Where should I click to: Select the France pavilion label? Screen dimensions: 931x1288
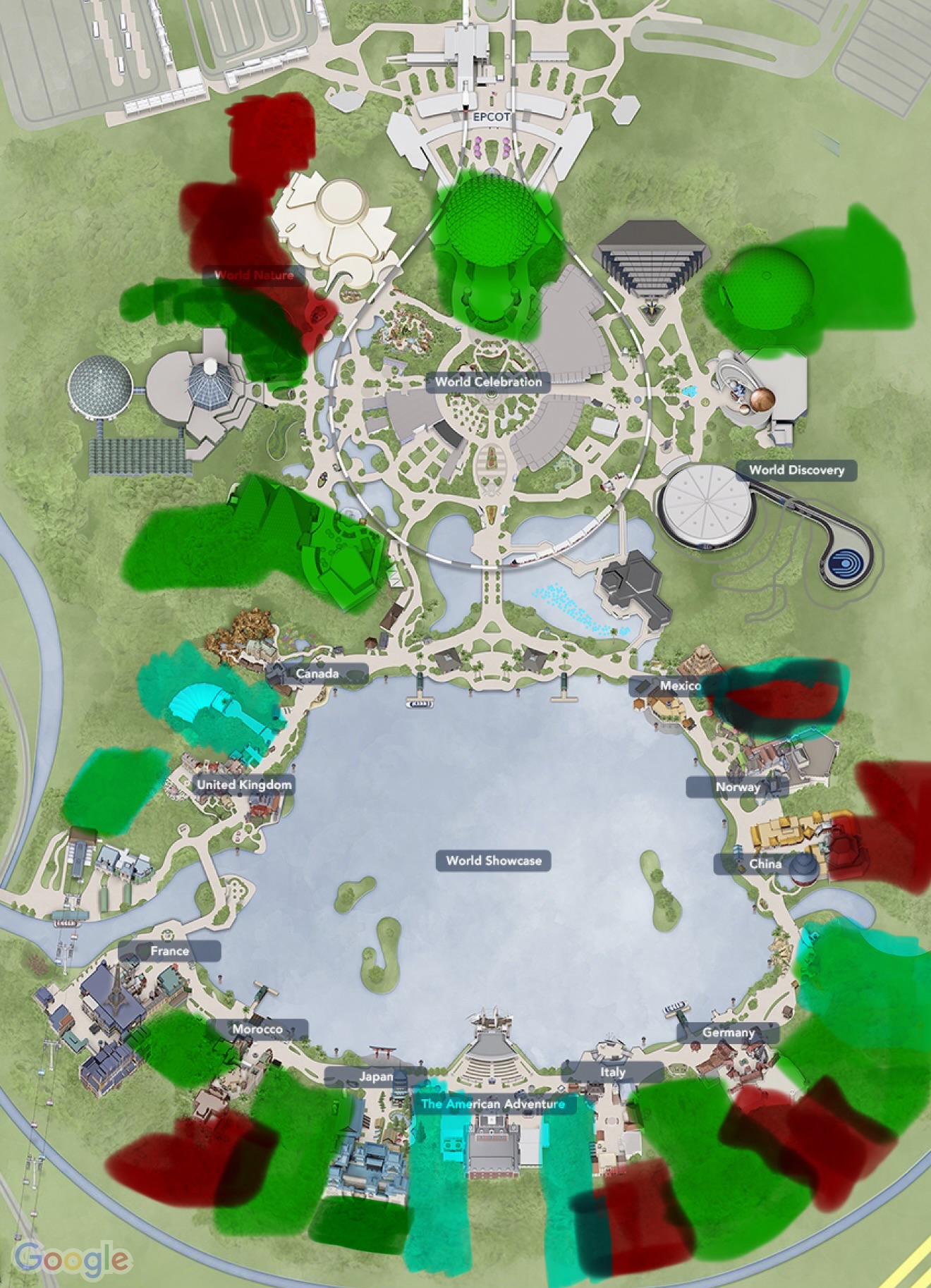169,951
